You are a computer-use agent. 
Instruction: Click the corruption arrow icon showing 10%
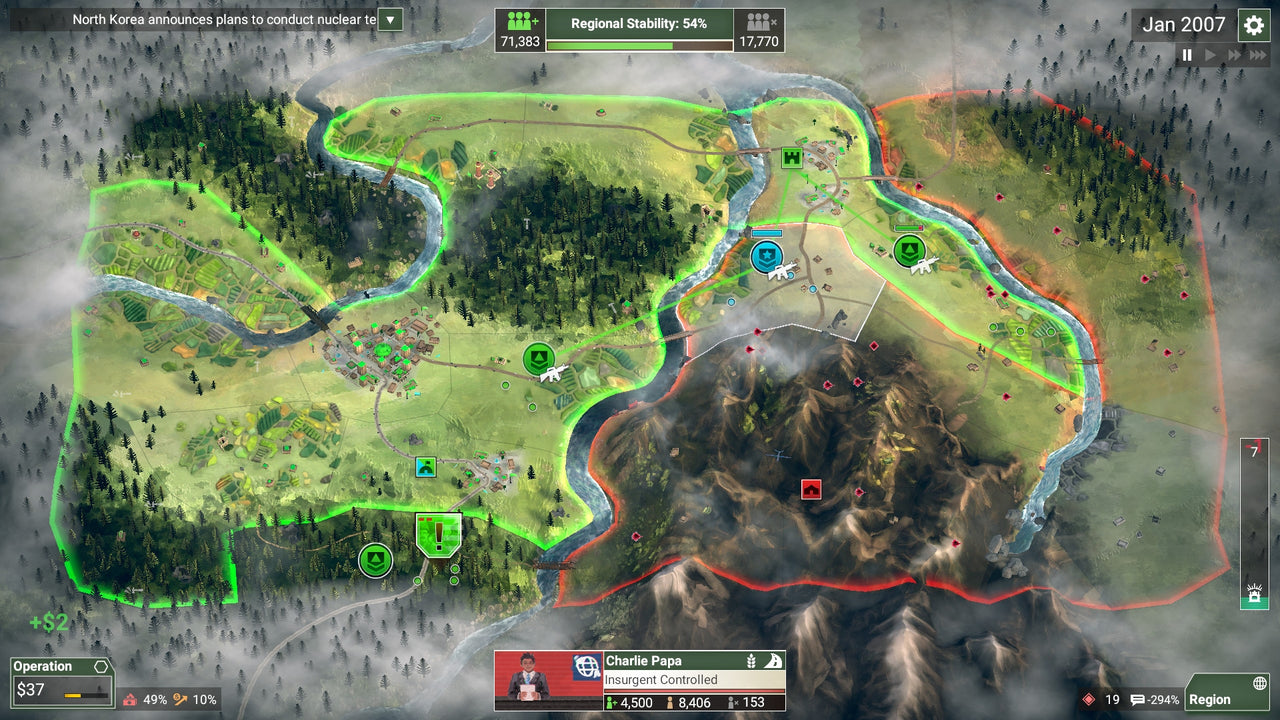[x=180, y=700]
